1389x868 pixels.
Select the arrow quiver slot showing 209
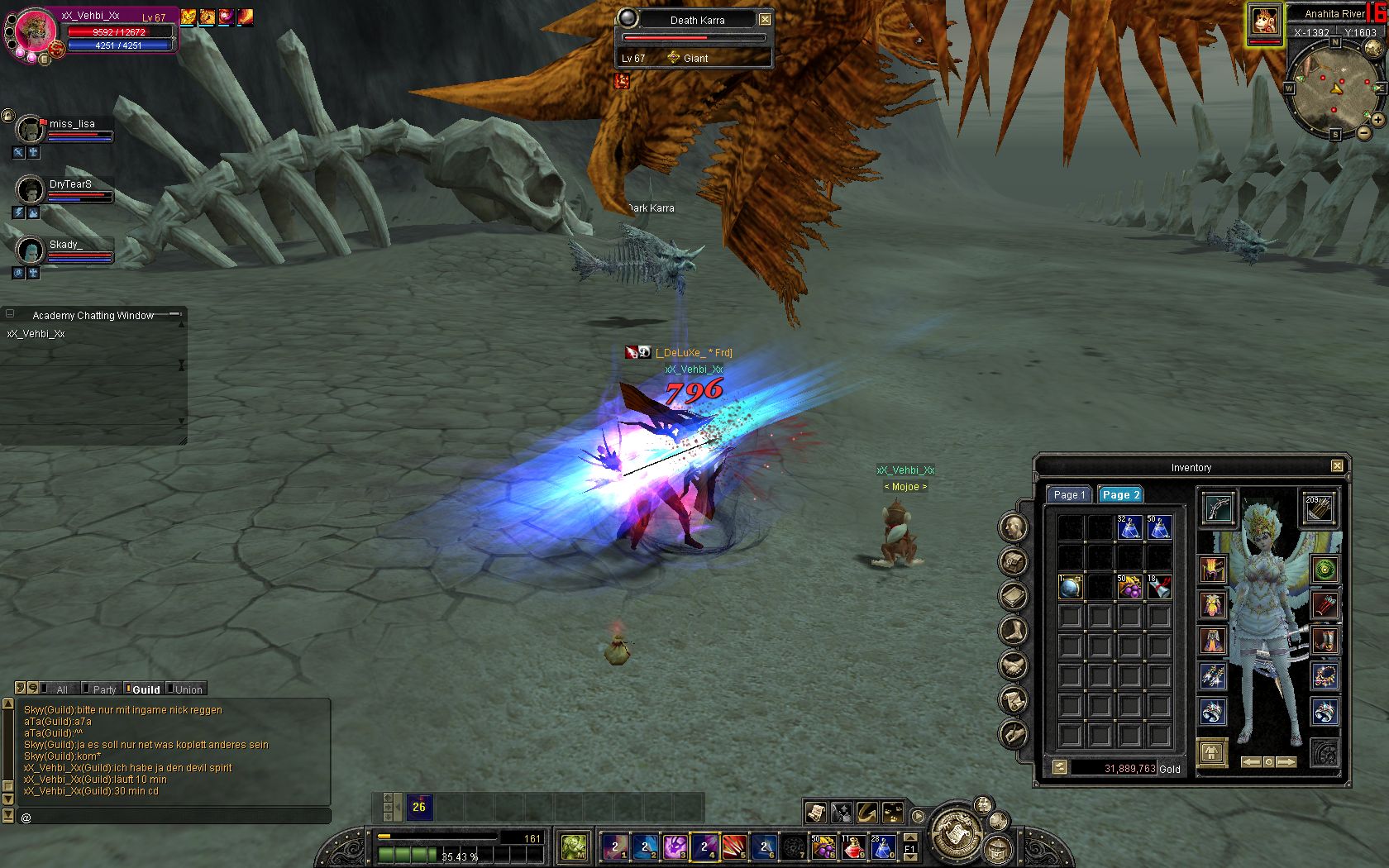[1319, 509]
